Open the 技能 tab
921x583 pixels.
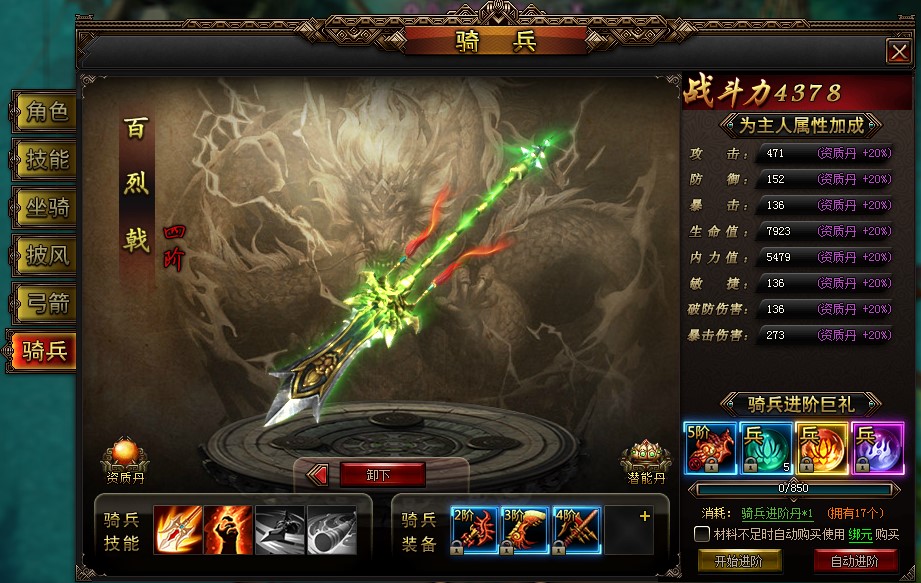coord(45,160)
